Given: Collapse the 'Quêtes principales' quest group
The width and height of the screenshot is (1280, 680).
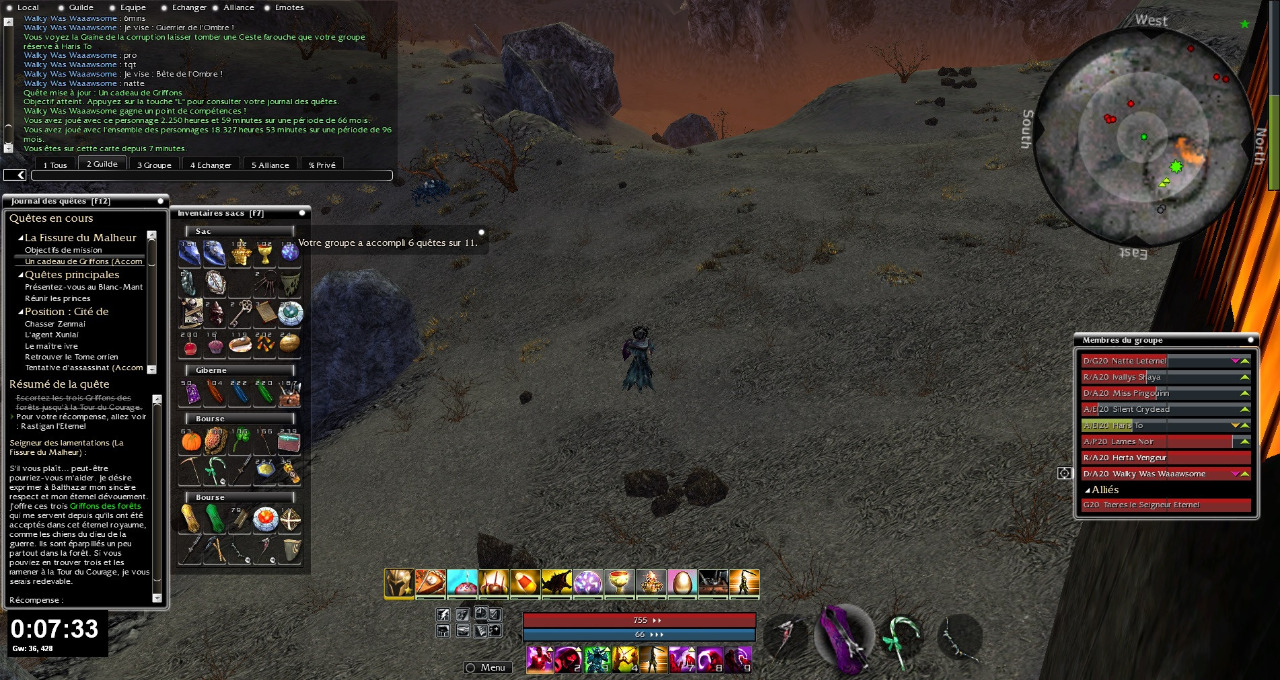Looking at the screenshot, I should [x=20, y=275].
